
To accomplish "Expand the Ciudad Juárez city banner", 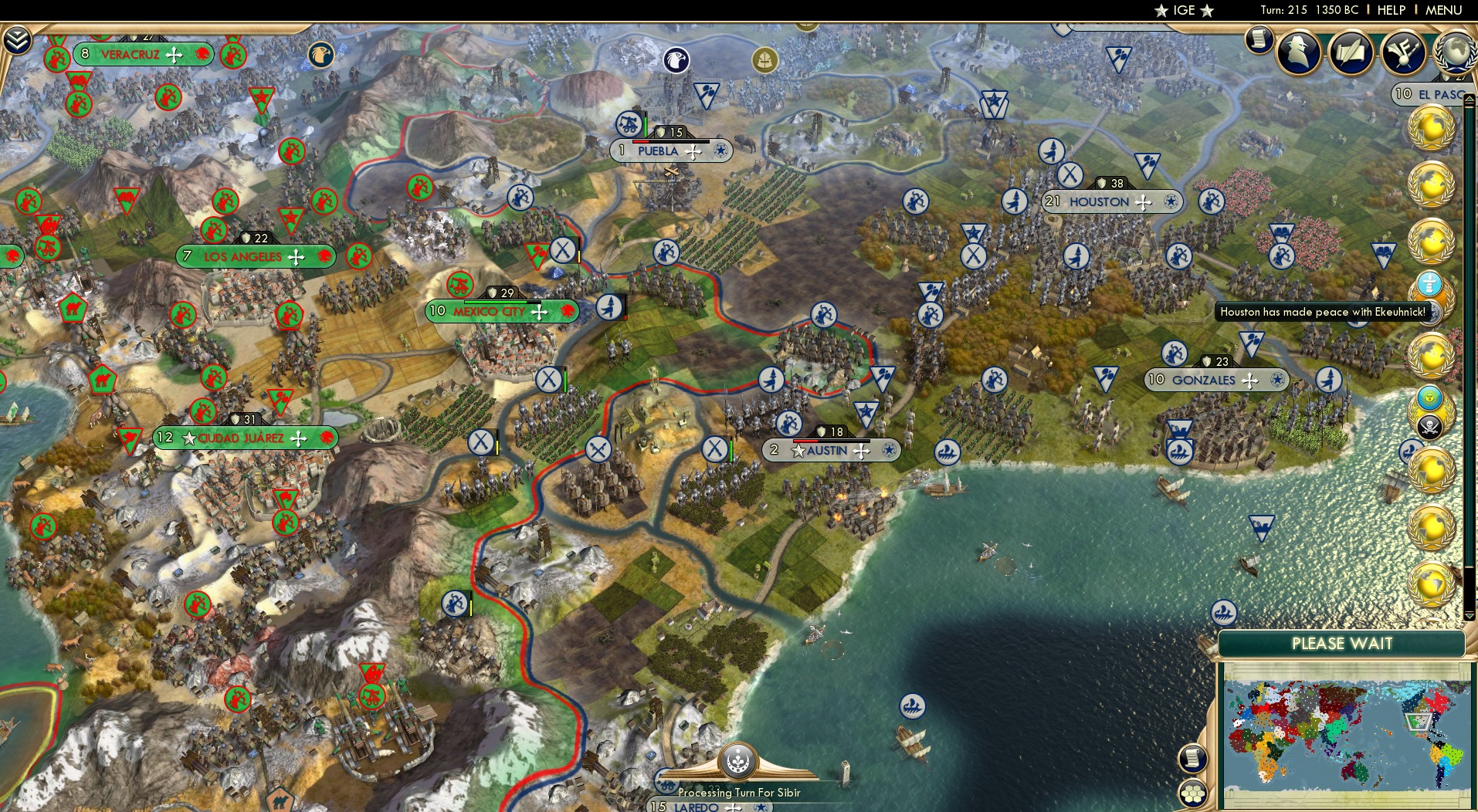I will click(328, 438).
